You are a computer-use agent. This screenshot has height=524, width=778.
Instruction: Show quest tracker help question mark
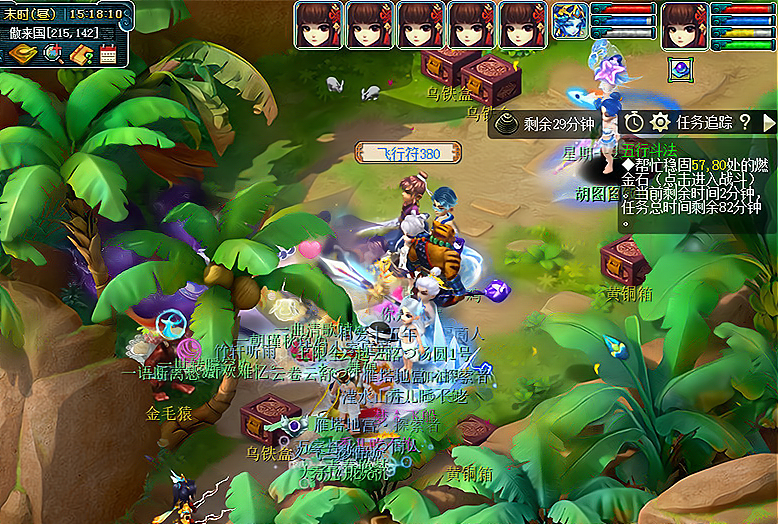click(x=745, y=122)
